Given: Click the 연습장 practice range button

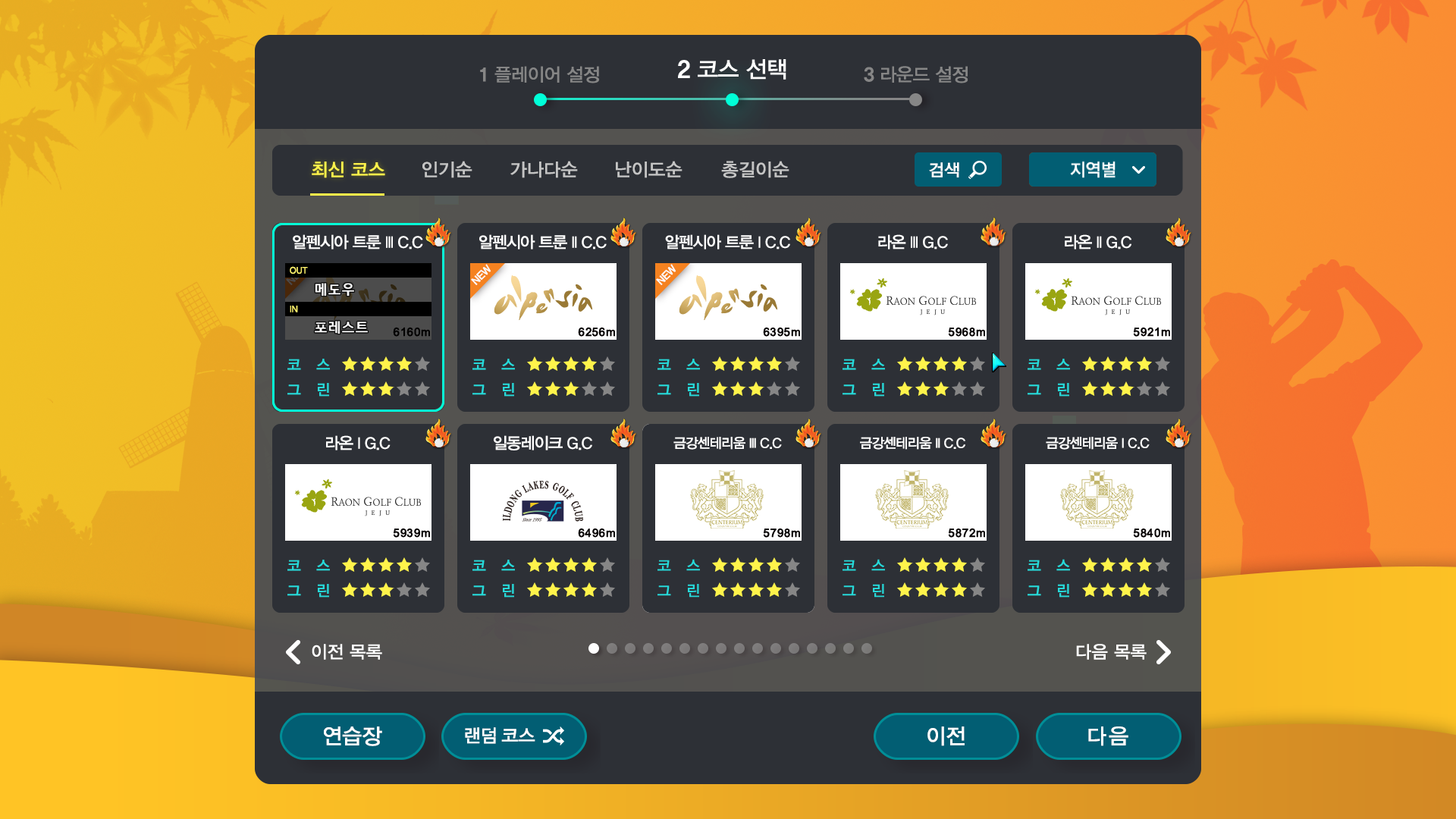Looking at the screenshot, I should pos(352,736).
